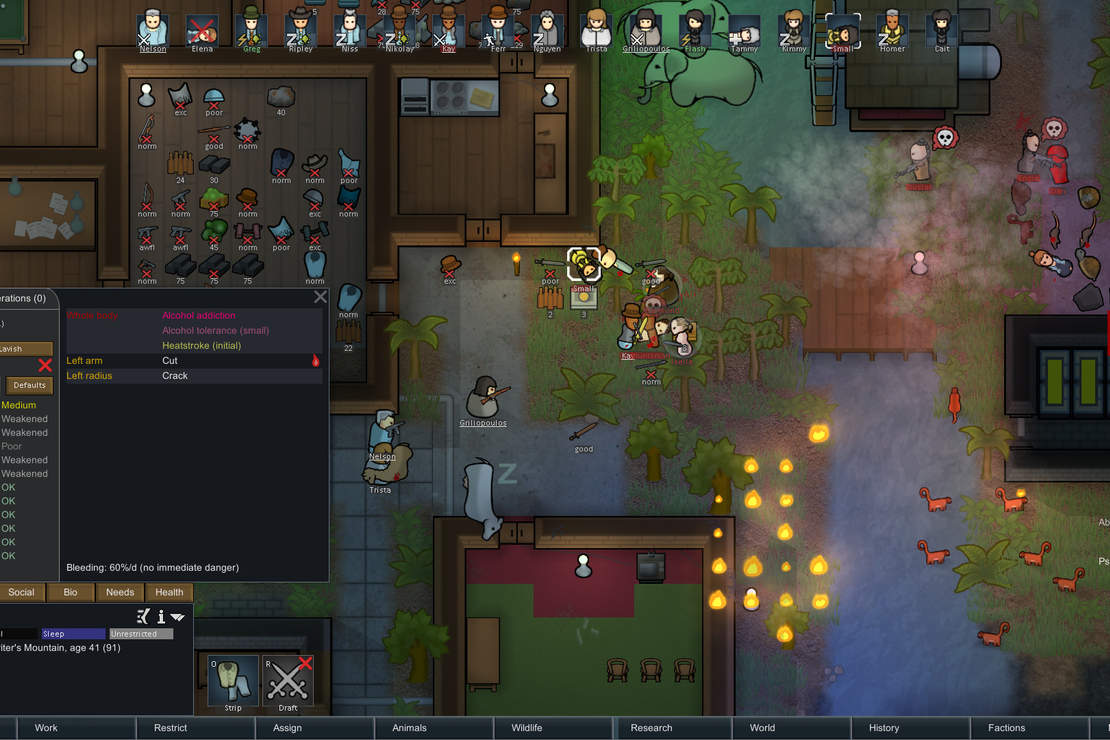
Task: Select the Health tab
Action: 169,592
